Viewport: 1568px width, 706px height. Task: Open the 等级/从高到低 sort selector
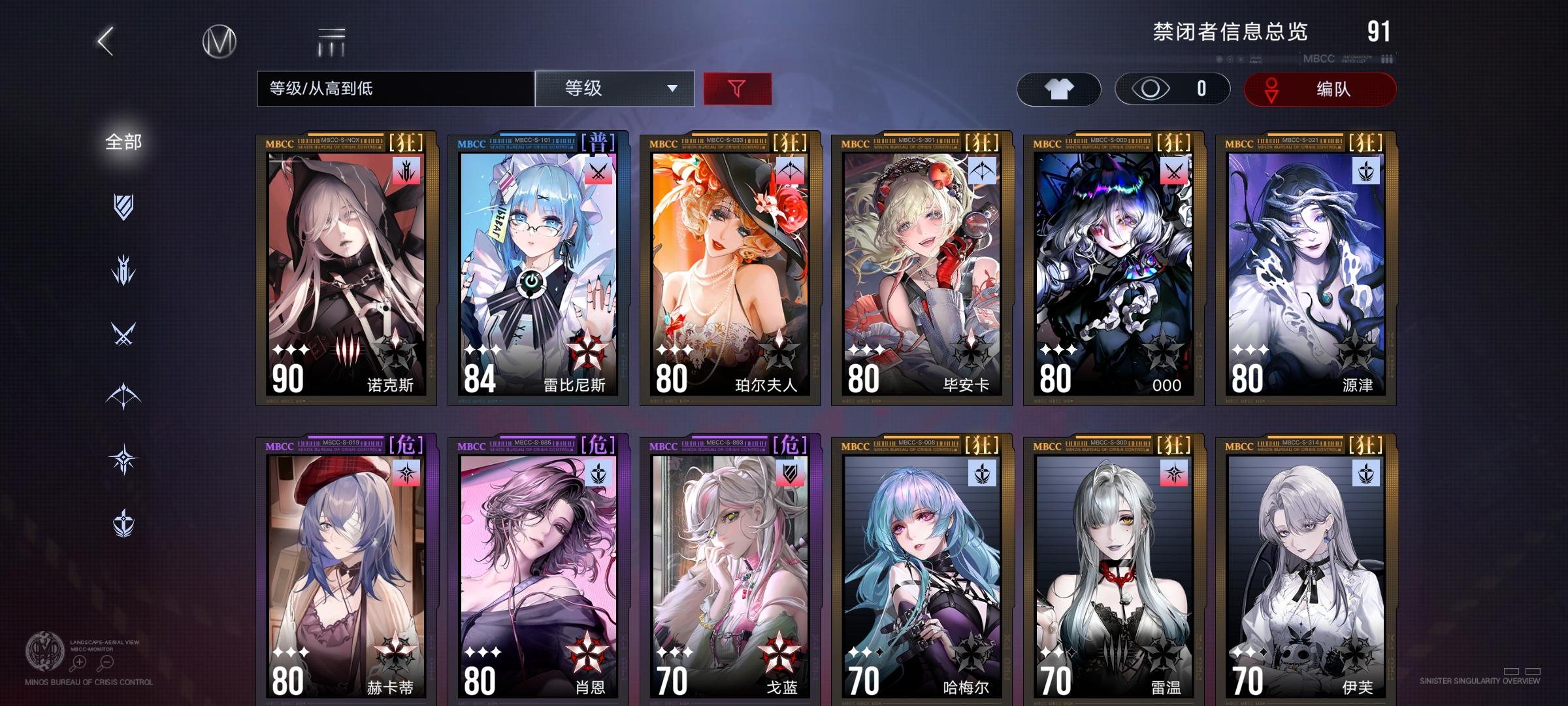tap(392, 88)
